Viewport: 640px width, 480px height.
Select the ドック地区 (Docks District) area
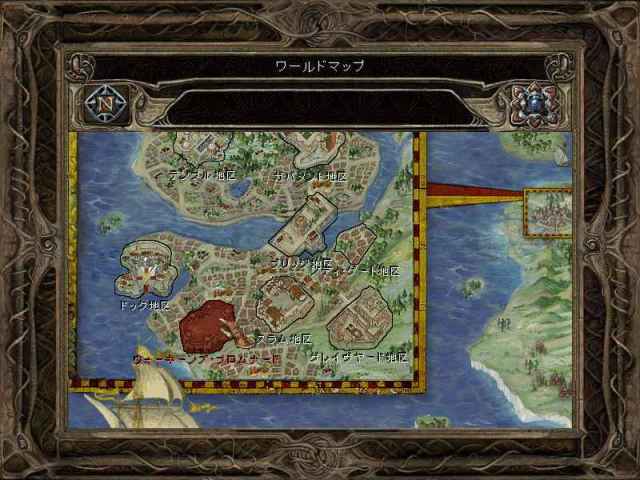(144, 267)
